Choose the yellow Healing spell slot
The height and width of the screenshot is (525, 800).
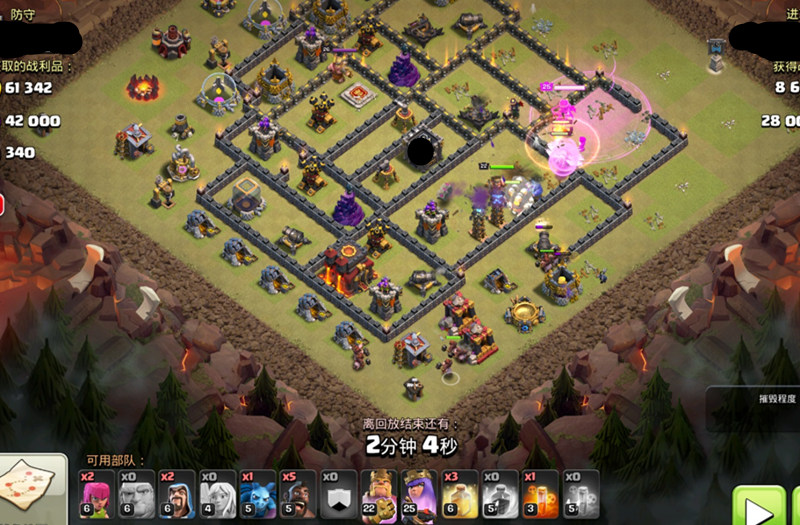coord(460,494)
